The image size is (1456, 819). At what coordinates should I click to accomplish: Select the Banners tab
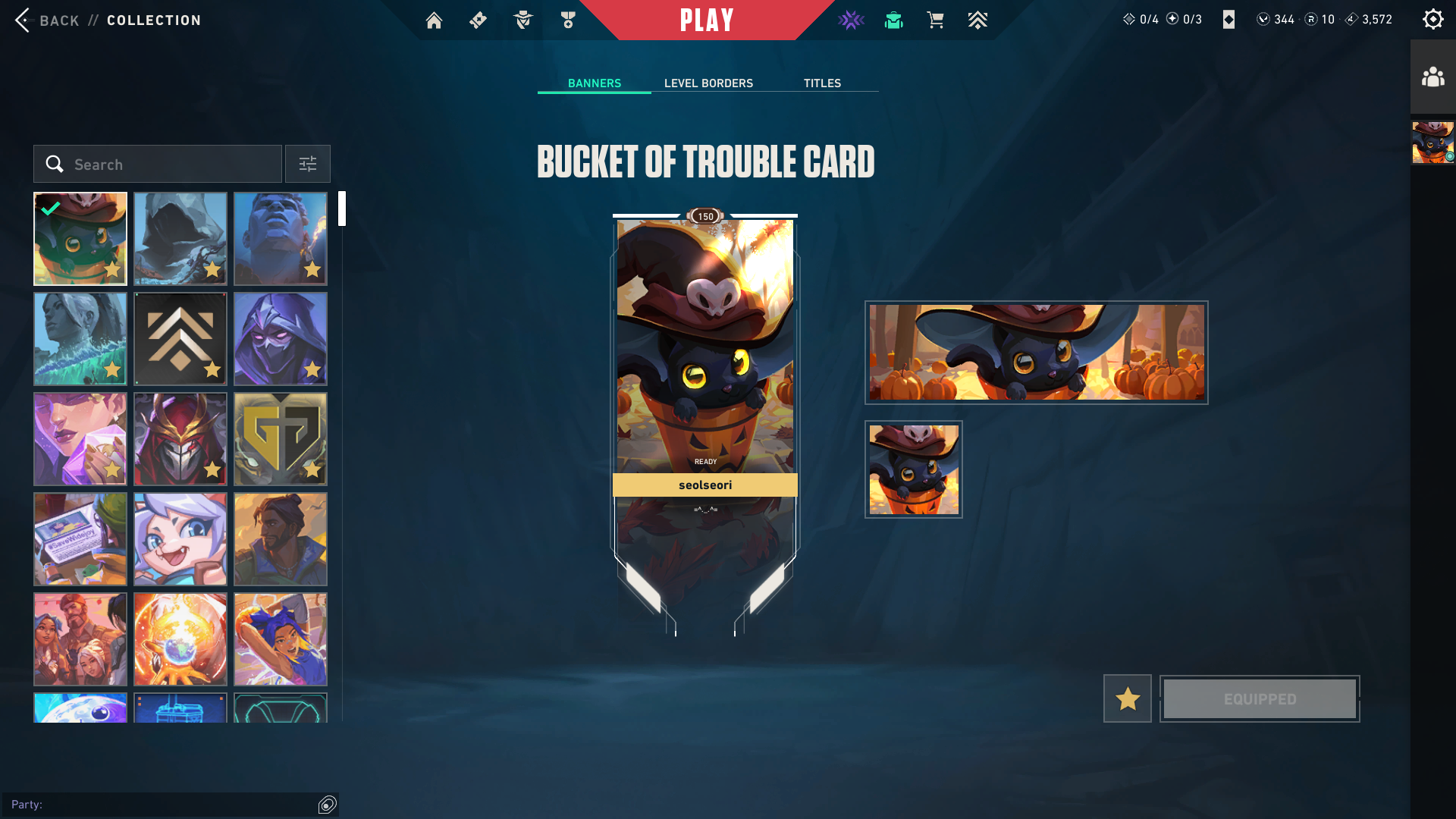click(594, 83)
